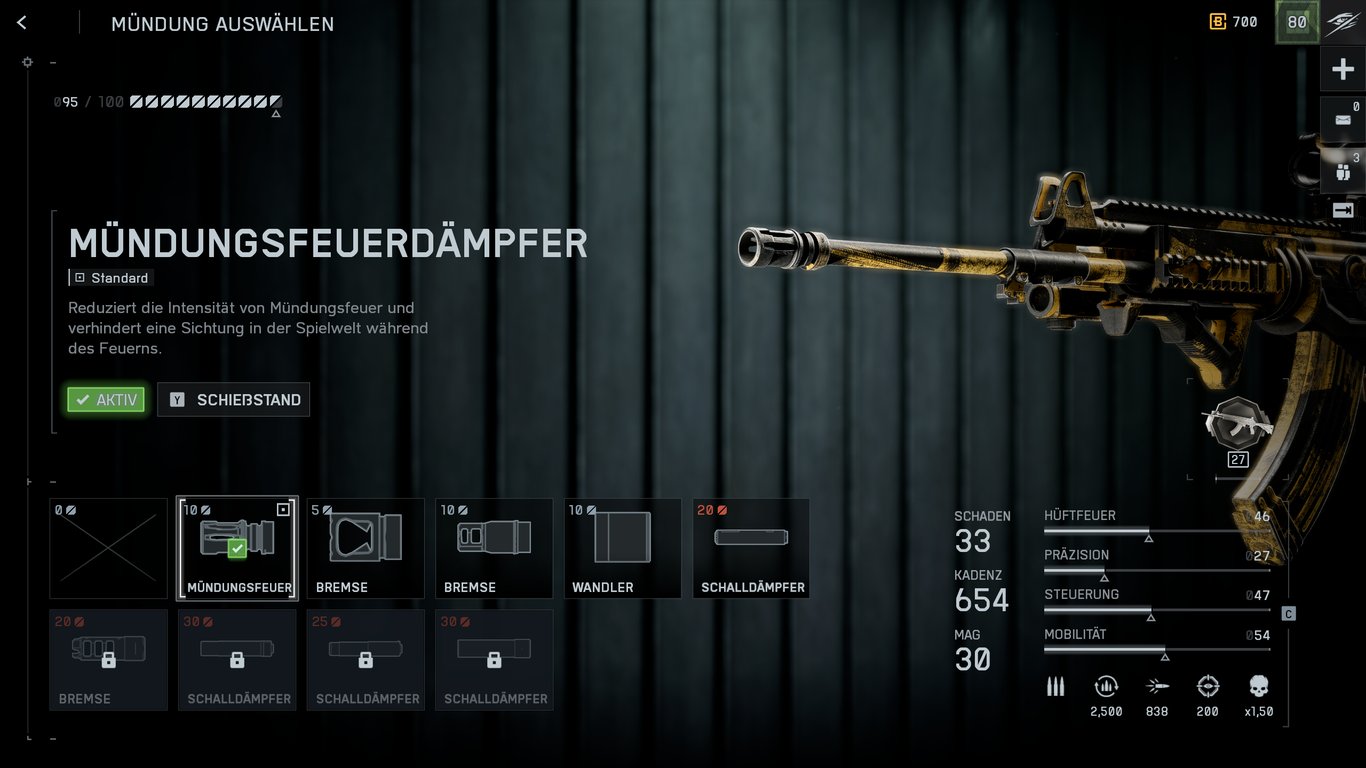1366x768 pixels.
Task: Open the player profile emblem icon
Action: click(1343, 23)
